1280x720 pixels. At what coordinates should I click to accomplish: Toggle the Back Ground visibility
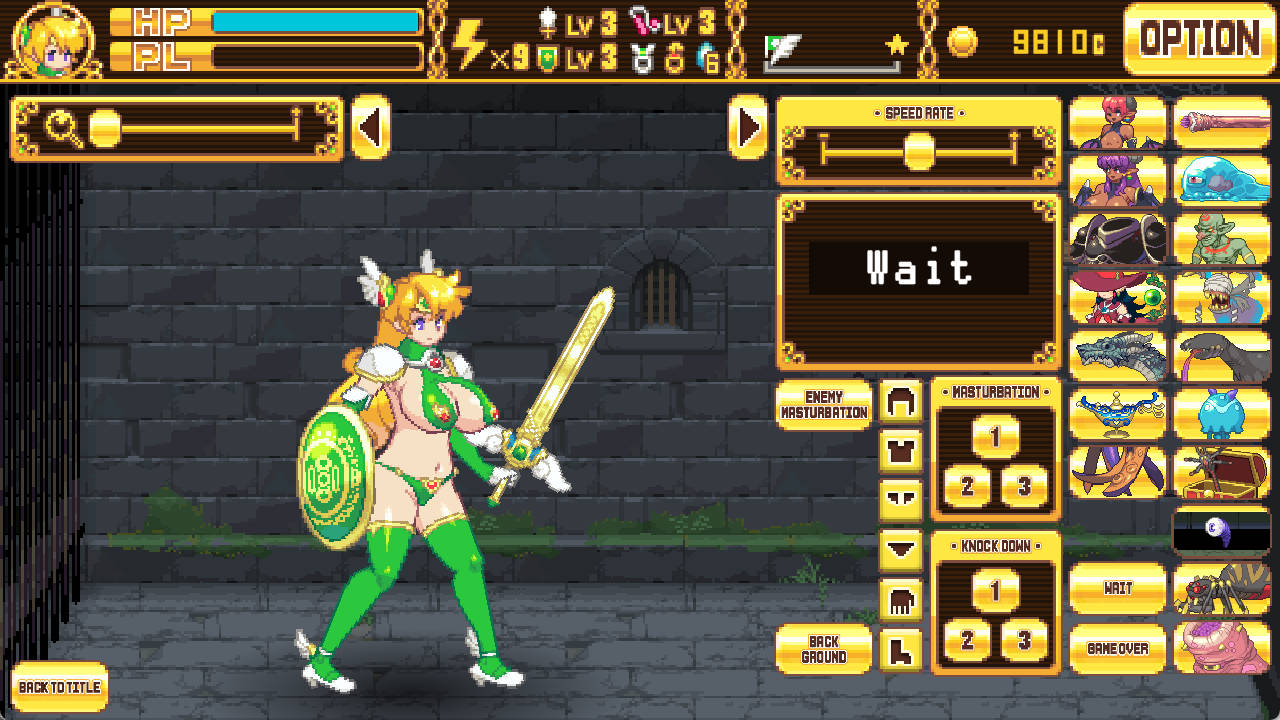click(x=824, y=650)
